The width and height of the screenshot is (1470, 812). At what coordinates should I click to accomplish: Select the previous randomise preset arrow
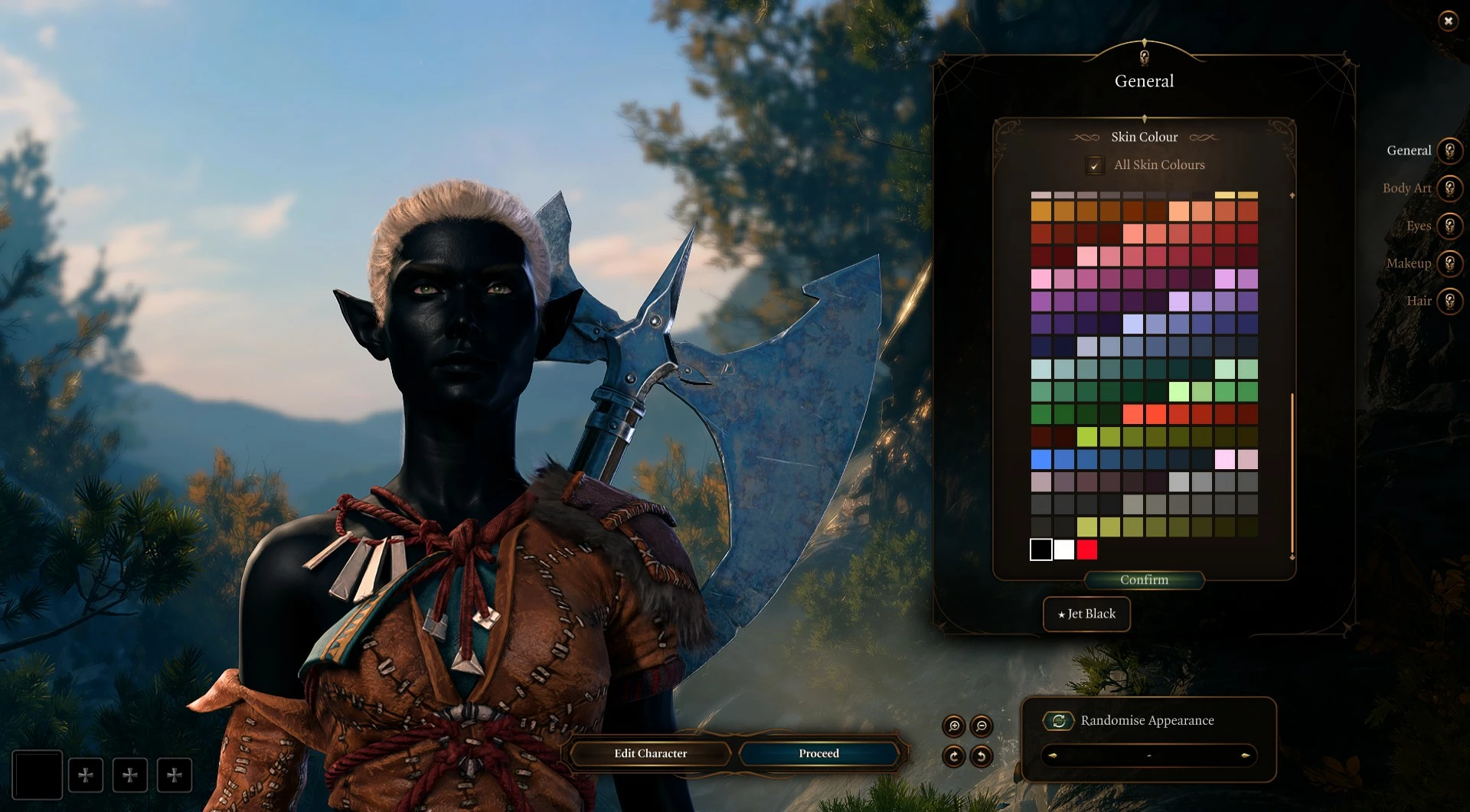pyautogui.click(x=1053, y=756)
